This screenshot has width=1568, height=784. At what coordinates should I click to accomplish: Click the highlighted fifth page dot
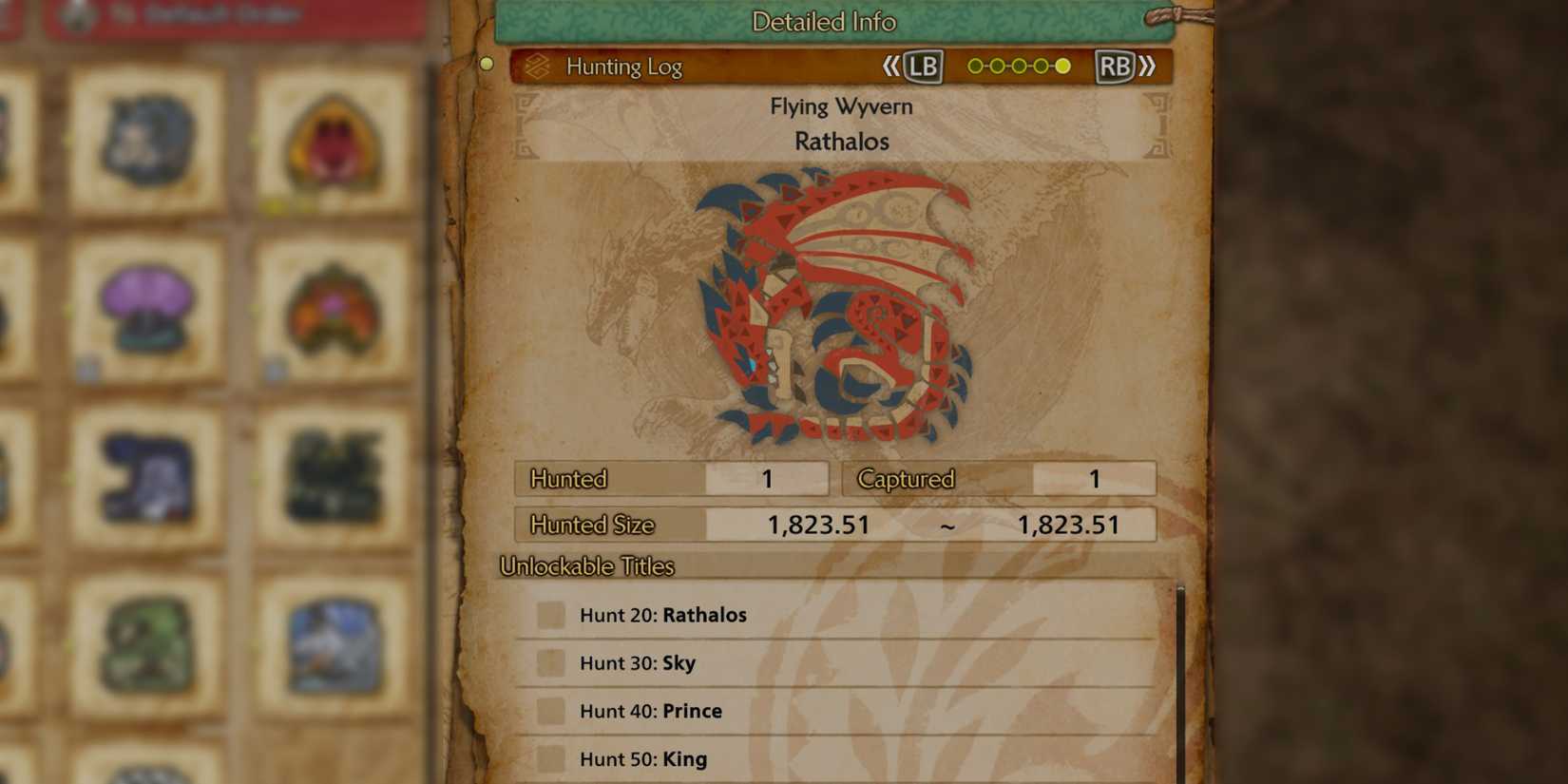[x=1062, y=67]
